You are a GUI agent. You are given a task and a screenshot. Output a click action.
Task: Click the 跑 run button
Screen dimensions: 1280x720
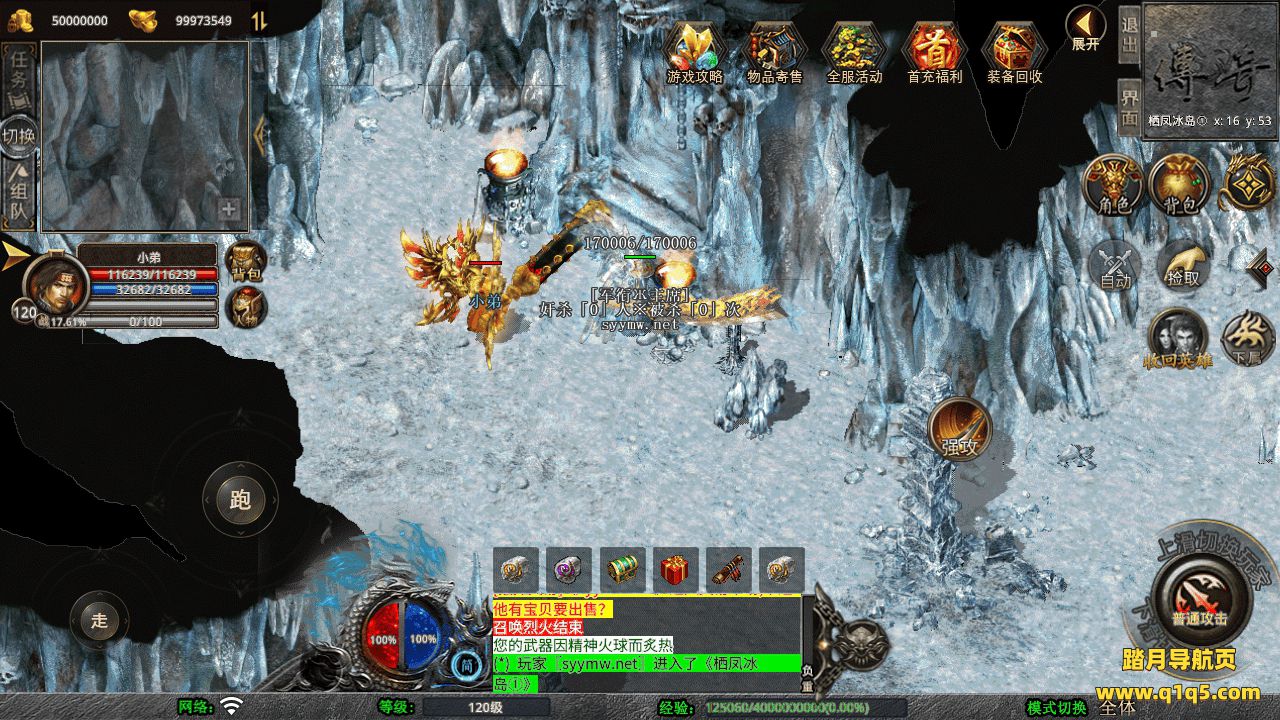(x=240, y=499)
